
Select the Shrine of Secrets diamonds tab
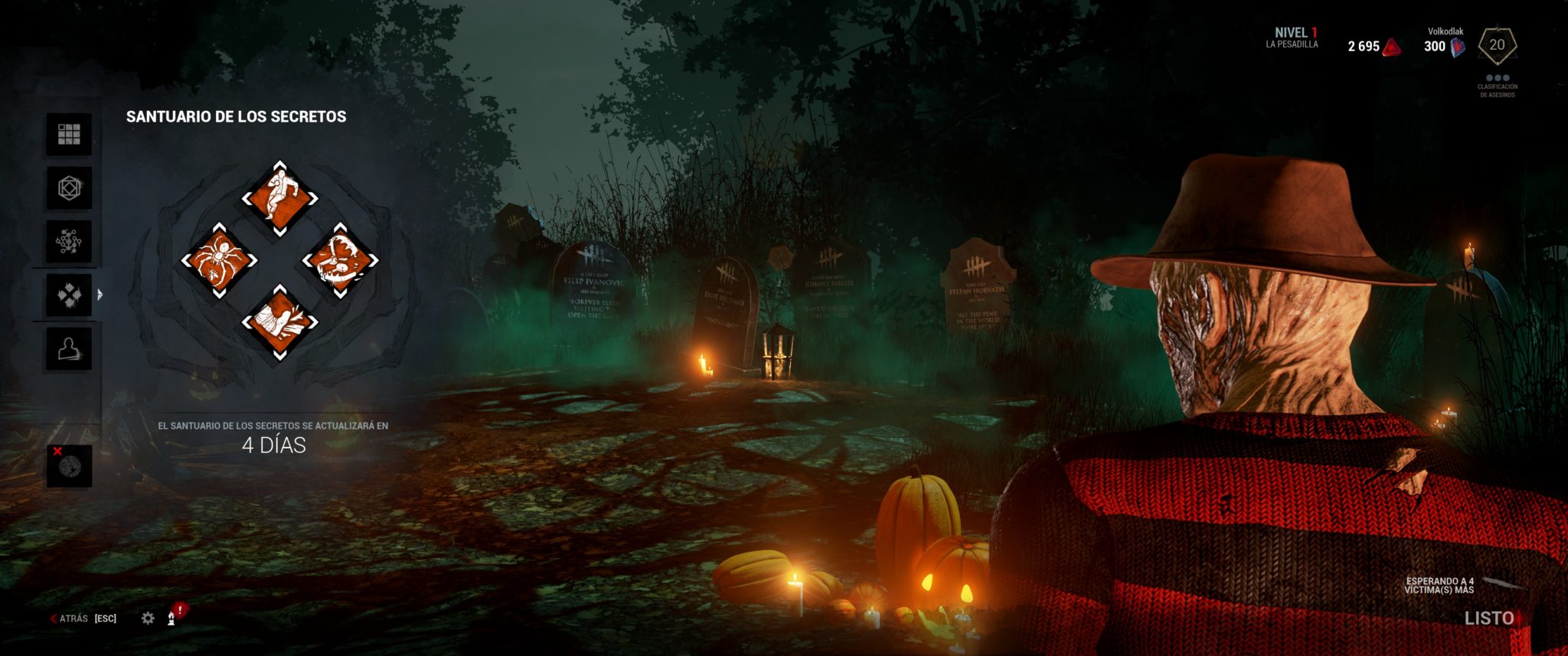(69, 295)
